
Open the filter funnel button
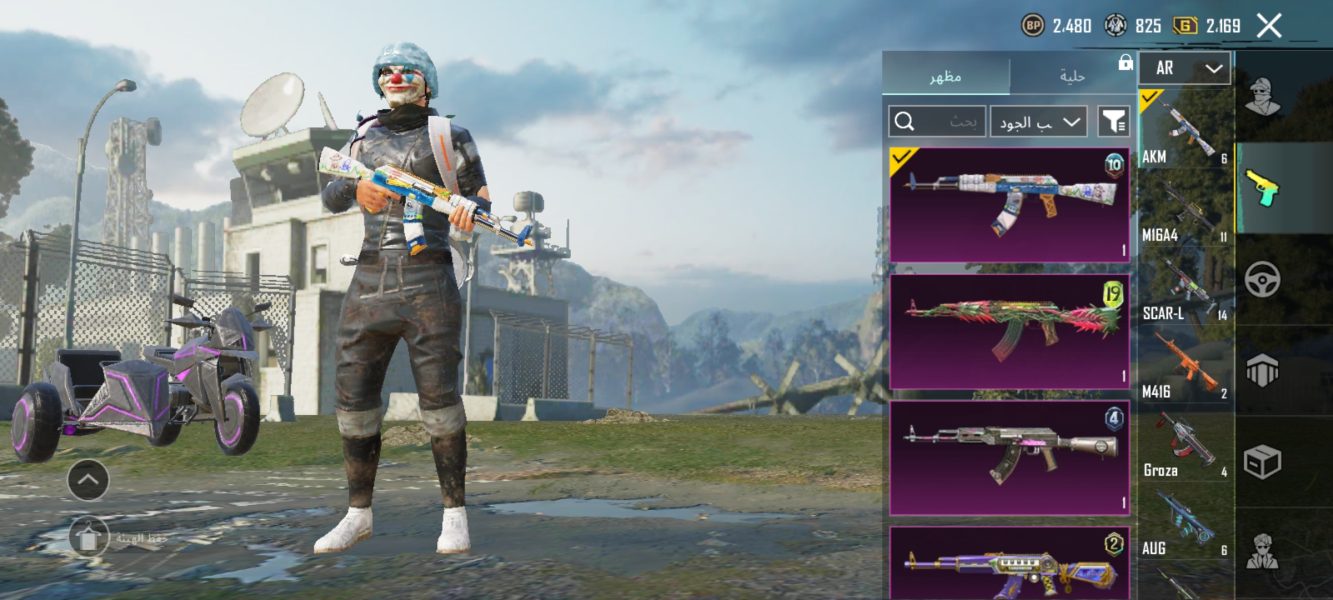pos(1113,122)
